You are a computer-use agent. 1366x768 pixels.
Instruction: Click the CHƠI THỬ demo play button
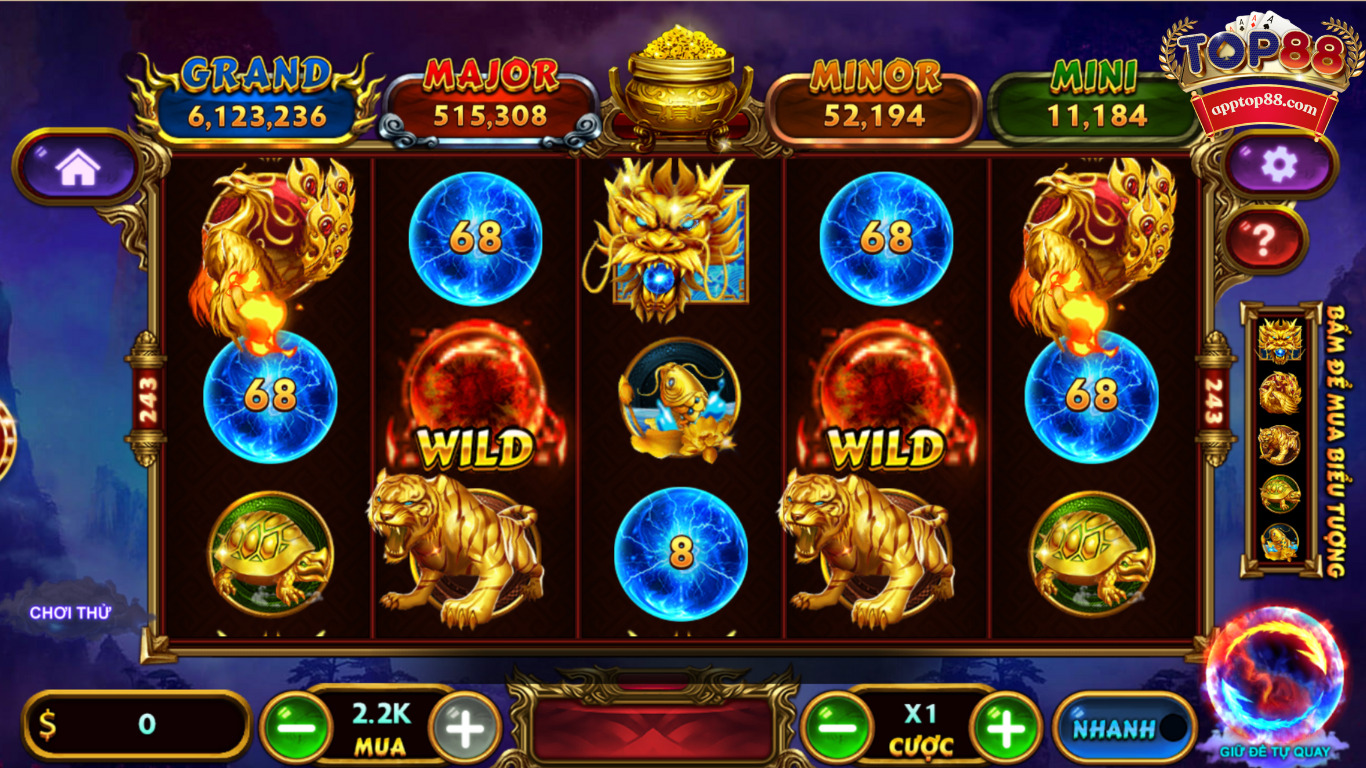pyautogui.click(x=72, y=612)
